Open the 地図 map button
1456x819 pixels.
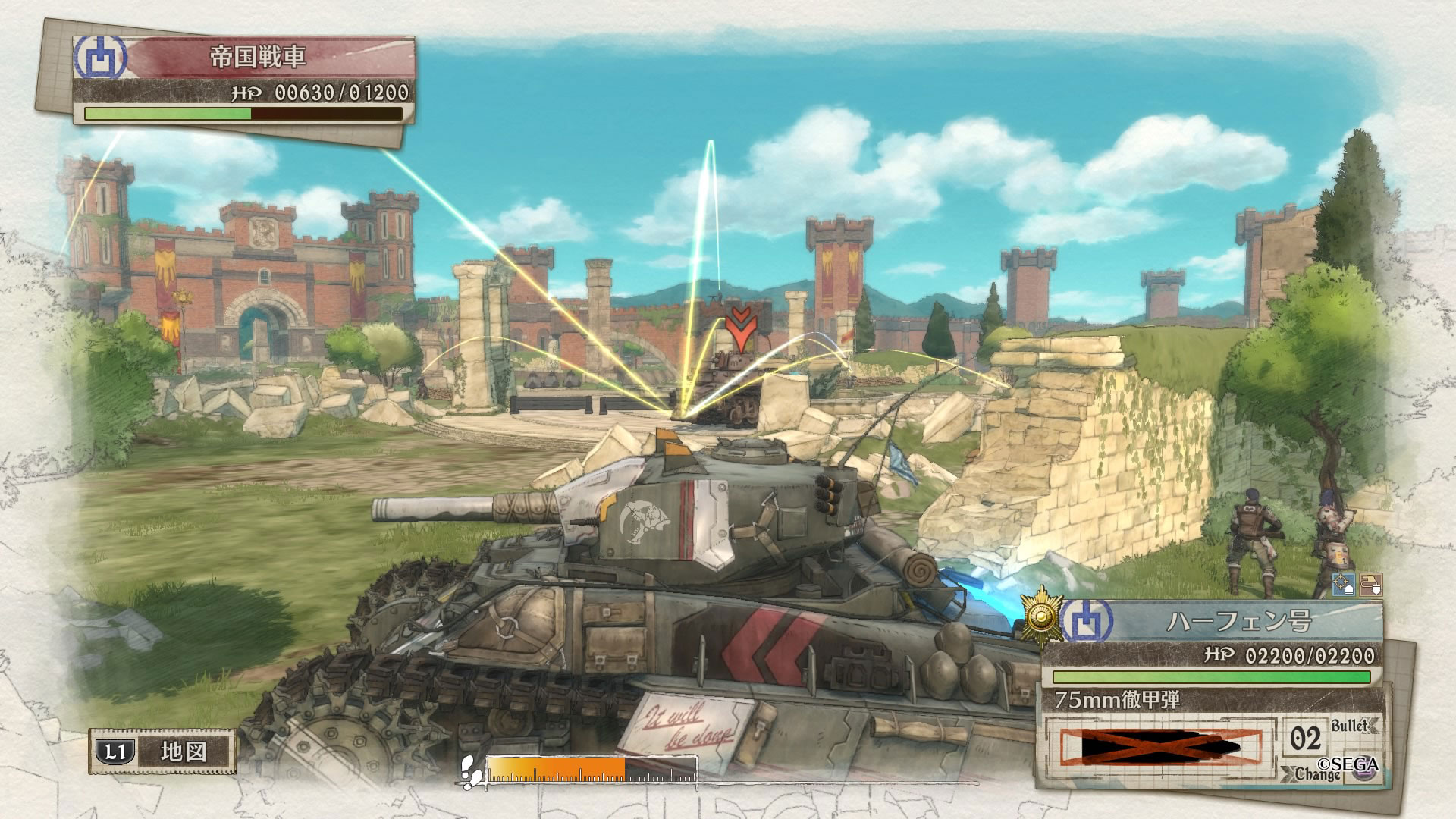pyautogui.click(x=162, y=752)
